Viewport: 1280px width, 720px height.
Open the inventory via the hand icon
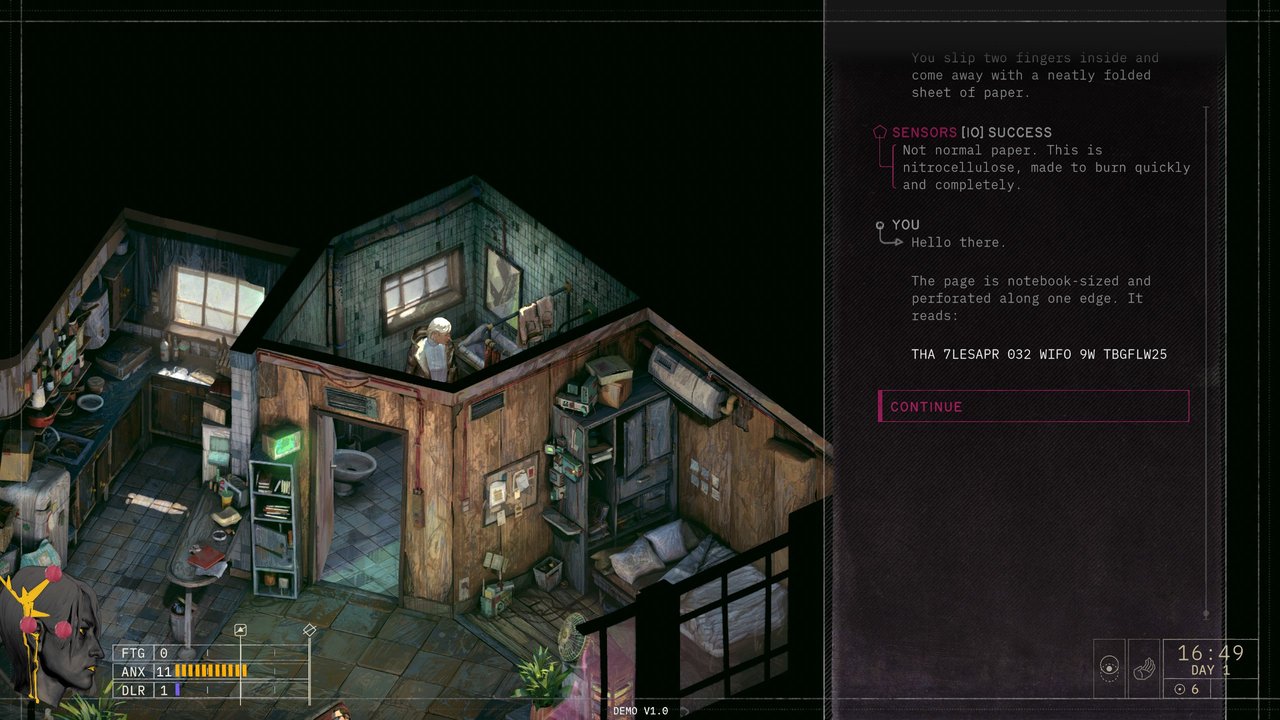pos(1145,670)
